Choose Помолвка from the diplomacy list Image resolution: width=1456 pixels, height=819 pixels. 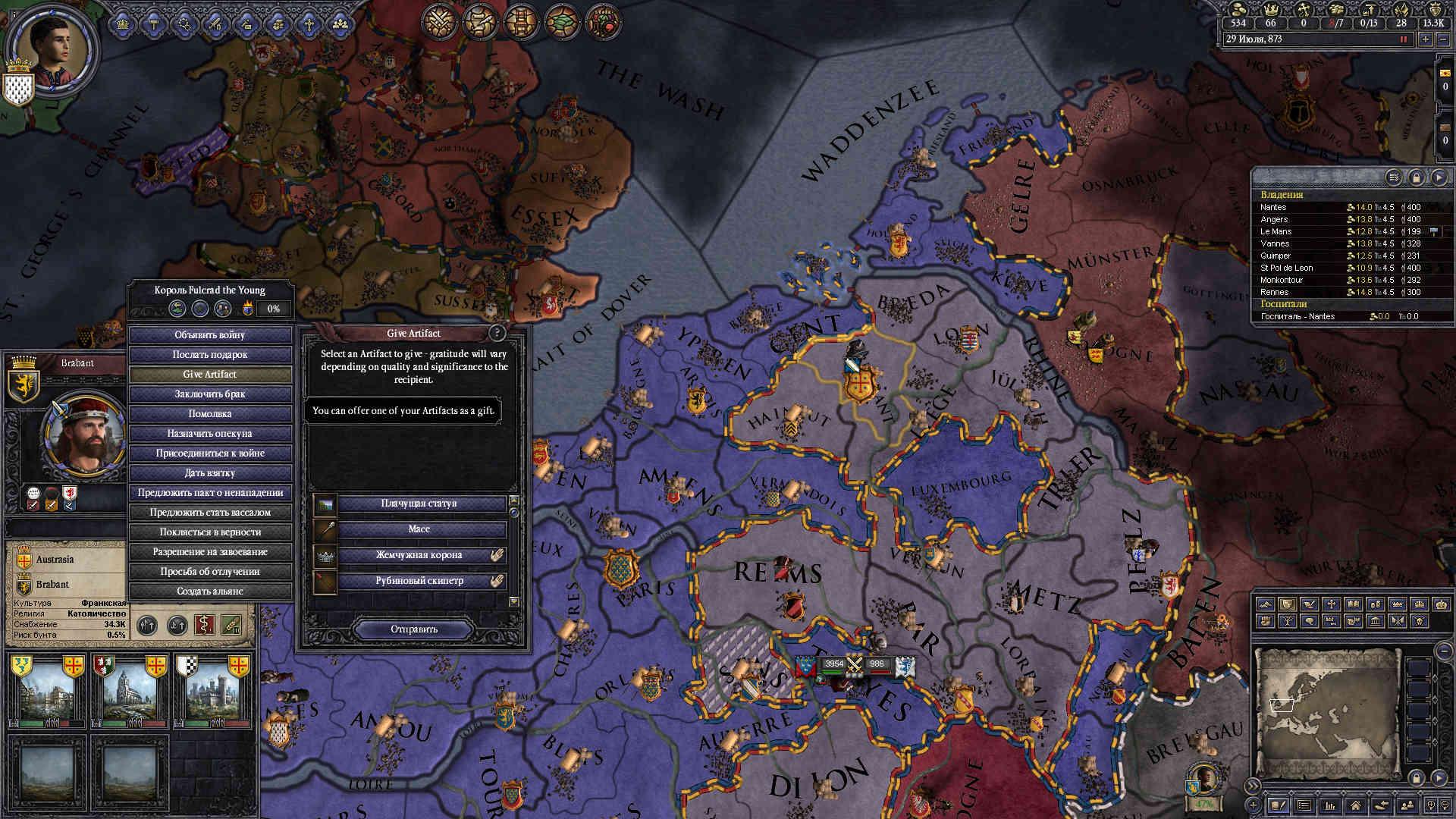tap(210, 414)
